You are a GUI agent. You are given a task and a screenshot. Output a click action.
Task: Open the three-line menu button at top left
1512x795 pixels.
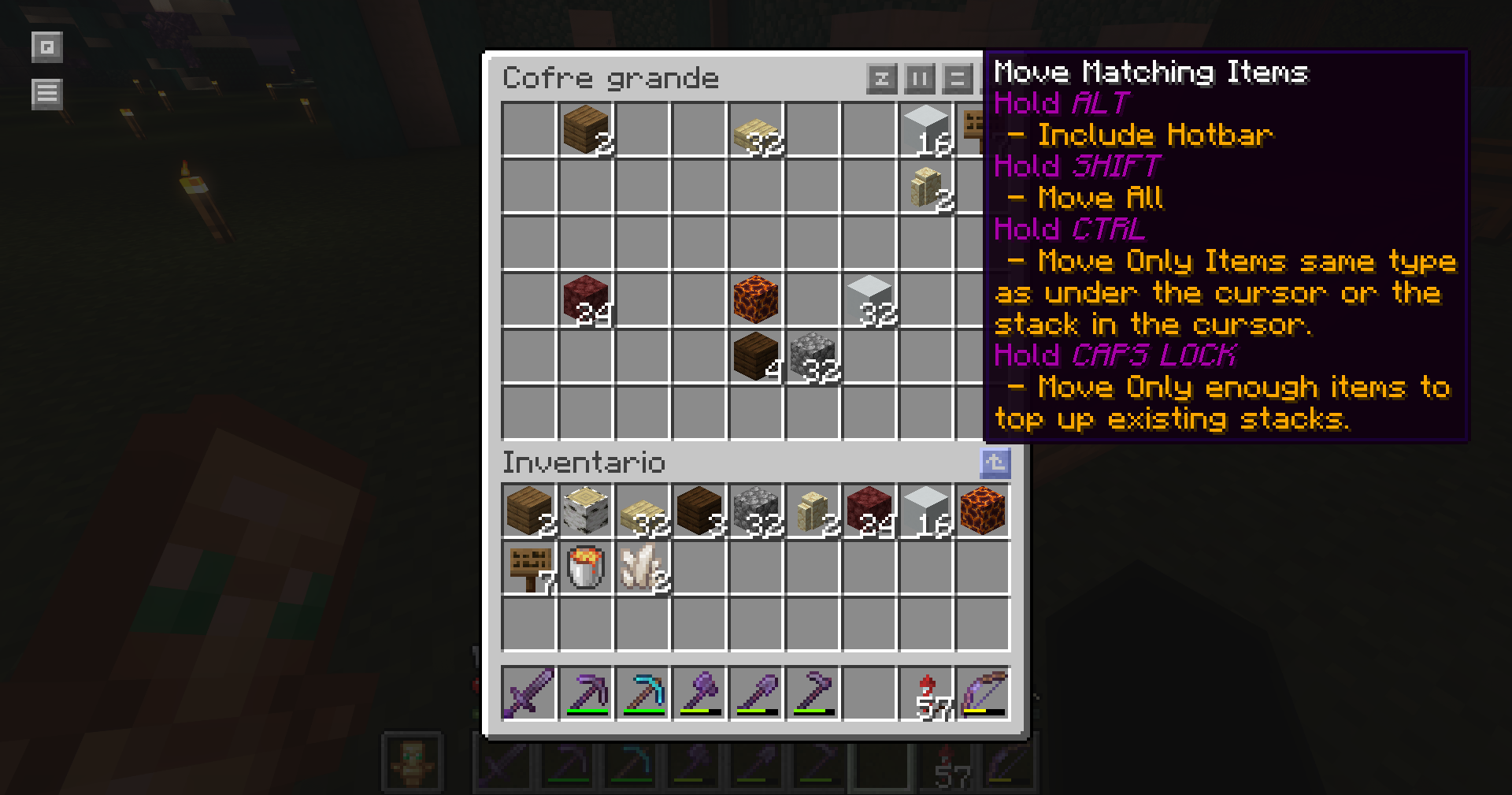(46, 94)
